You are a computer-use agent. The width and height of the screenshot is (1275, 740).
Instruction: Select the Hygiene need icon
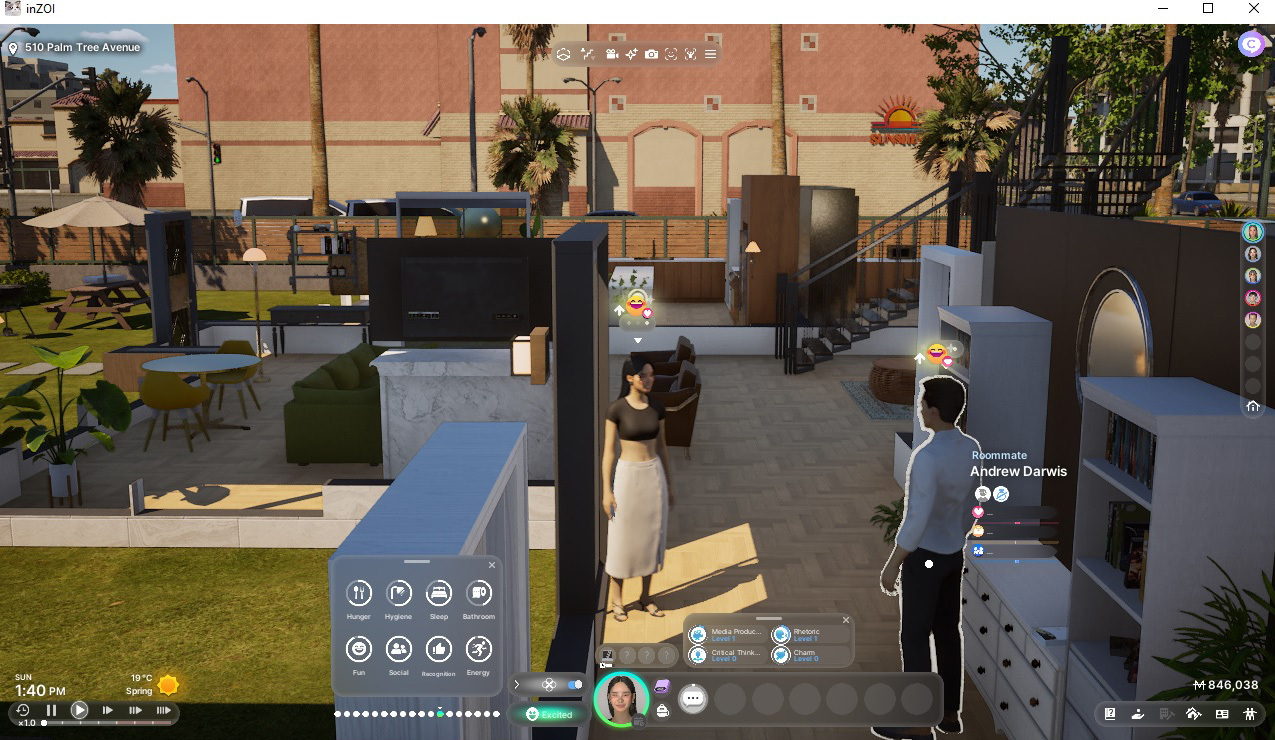398,594
